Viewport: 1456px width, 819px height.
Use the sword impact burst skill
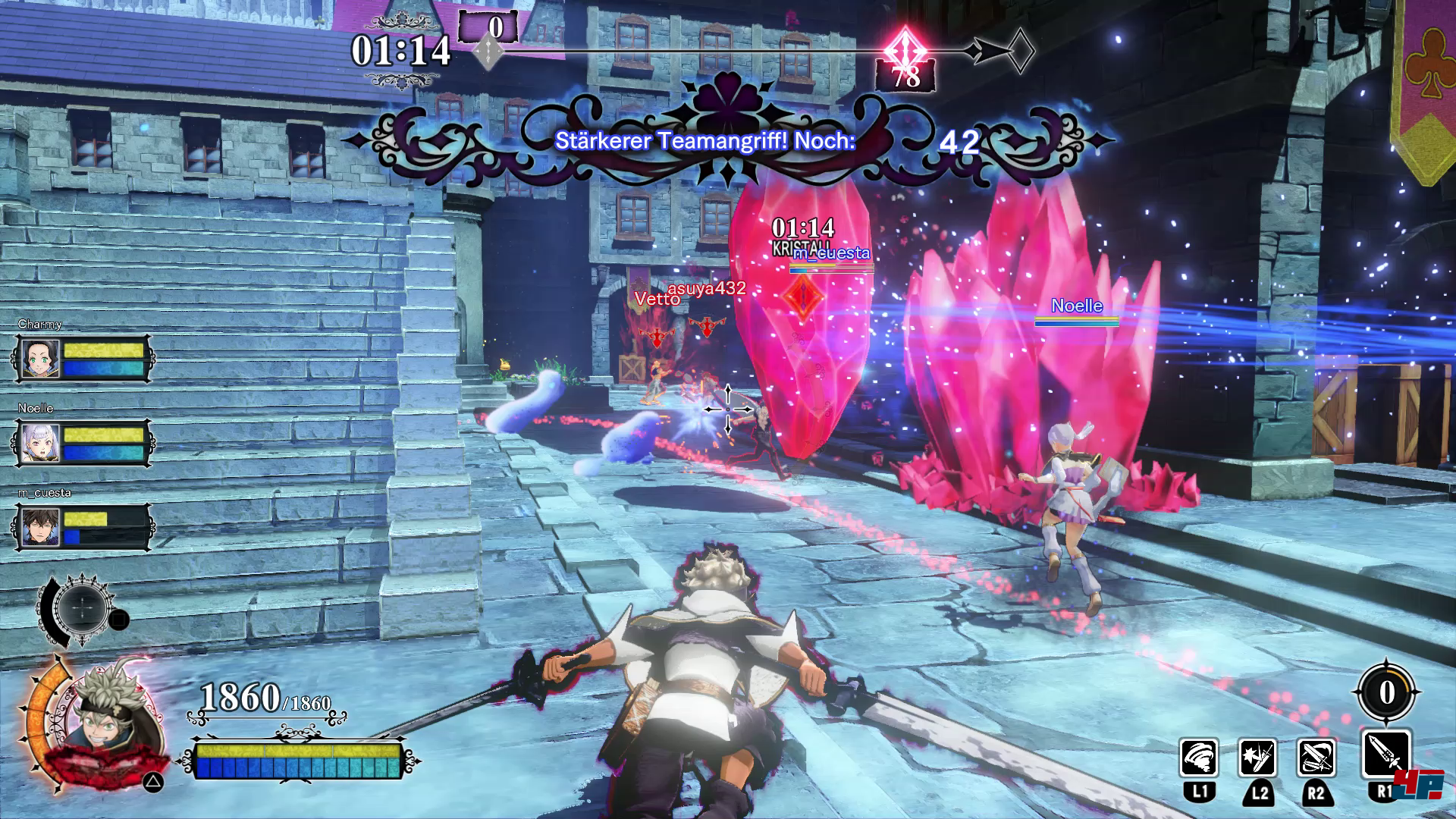[1257, 758]
